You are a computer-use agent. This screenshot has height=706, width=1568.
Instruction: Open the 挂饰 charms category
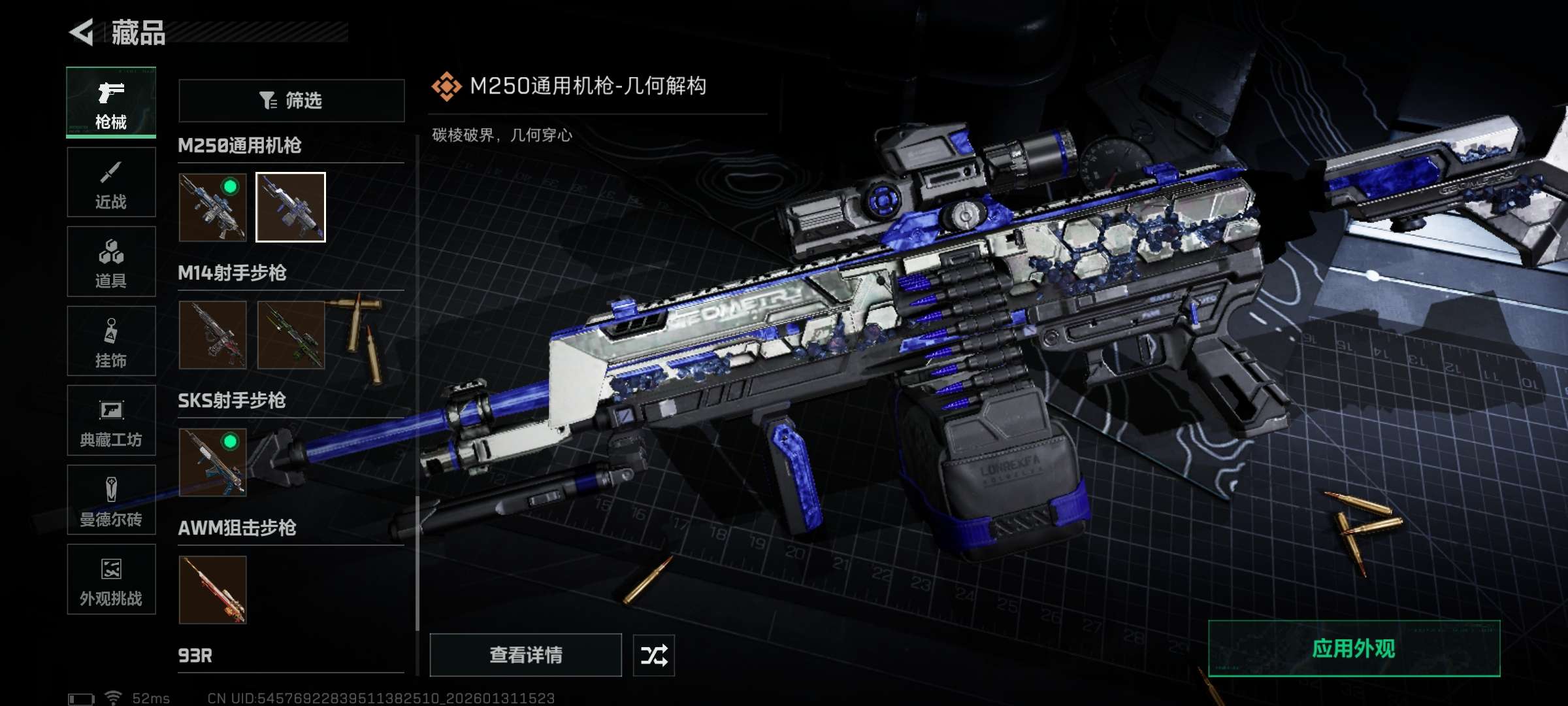click(x=110, y=341)
